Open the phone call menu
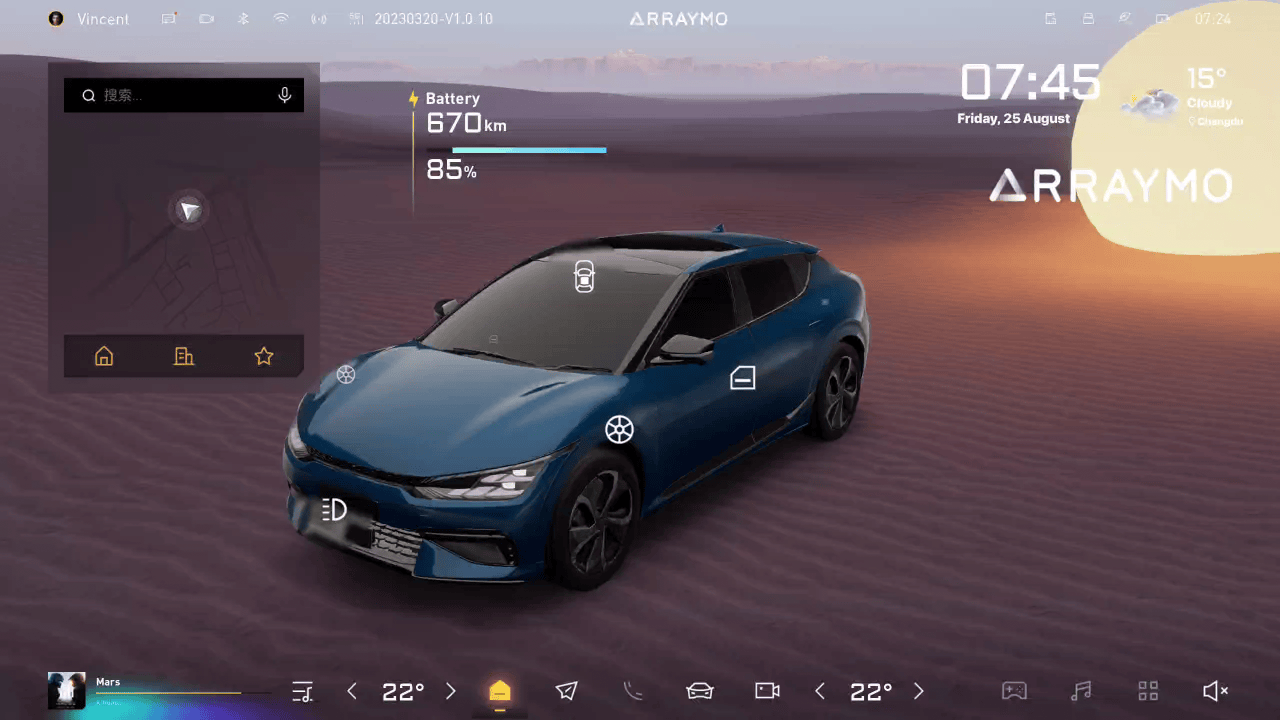Image resolution: width=1280 pixels, height=720 pixels. pos(633,691)
